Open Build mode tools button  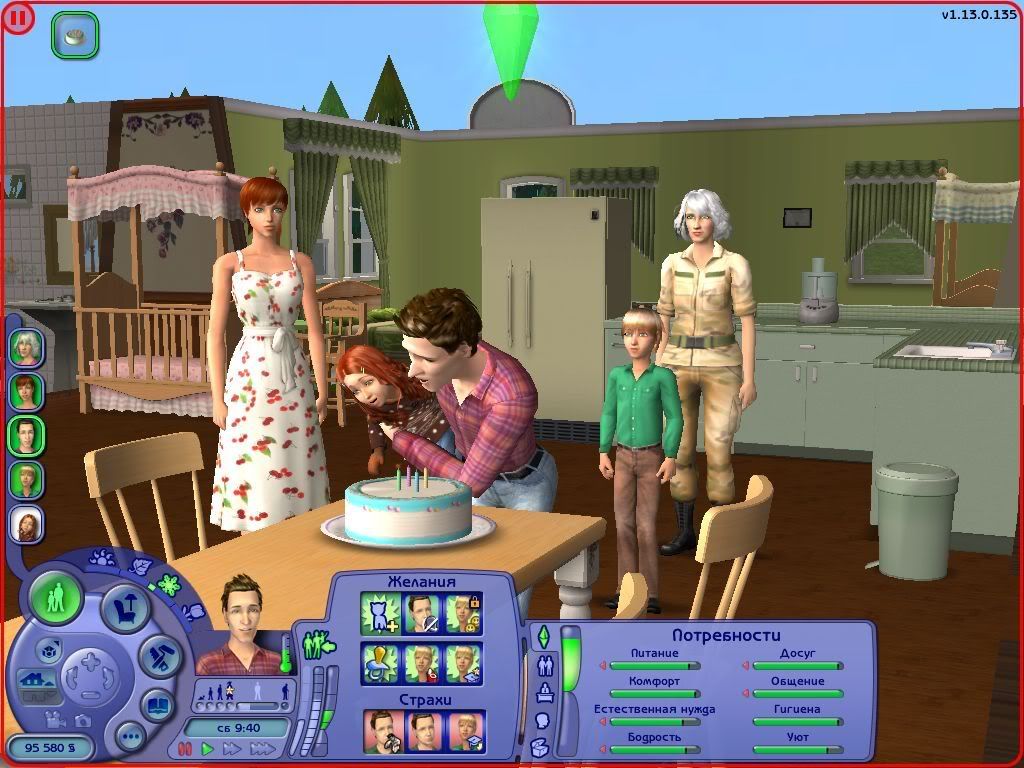pyautogui.click(x=158, y=657)
